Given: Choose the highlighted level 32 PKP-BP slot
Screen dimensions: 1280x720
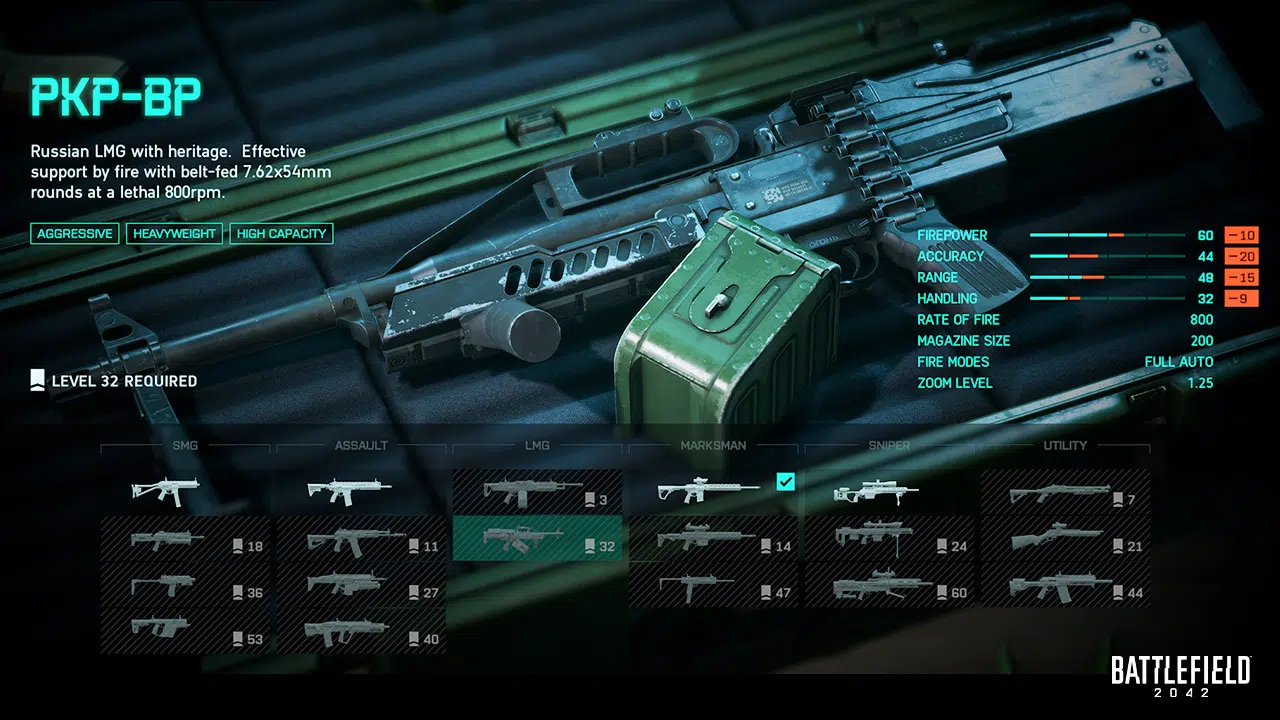Looking at the screenshot, I should 537,540.
